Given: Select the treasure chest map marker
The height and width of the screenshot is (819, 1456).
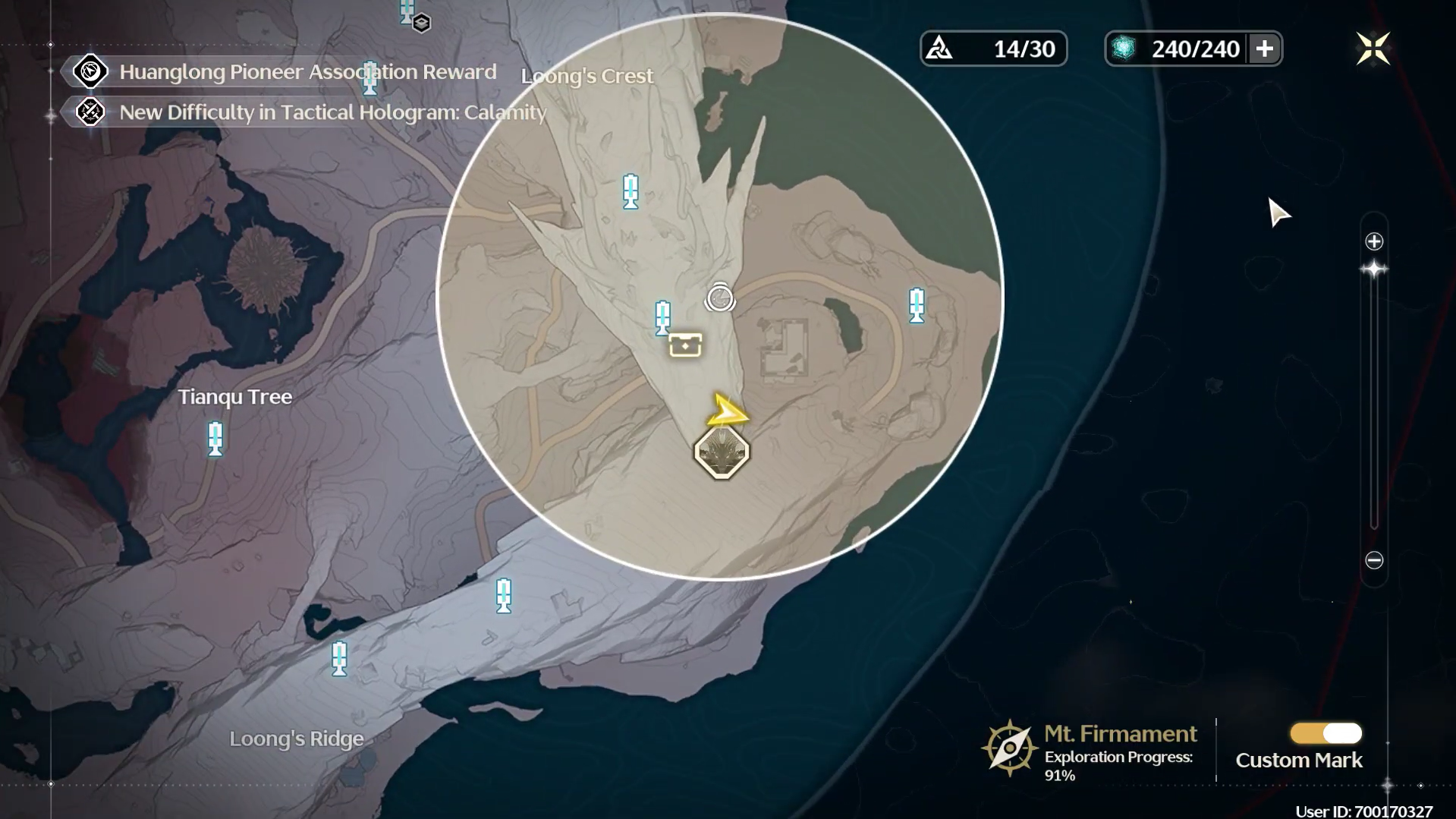Looking at the screenshot, I should (685, 345).
